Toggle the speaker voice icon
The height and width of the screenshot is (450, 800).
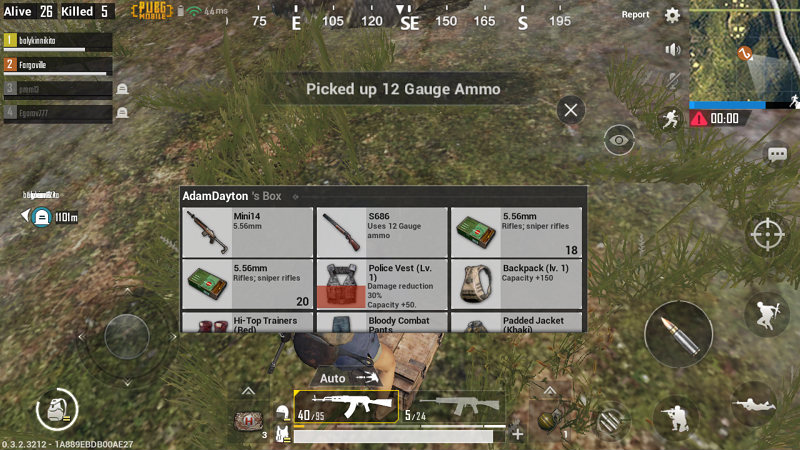(673, 49)
